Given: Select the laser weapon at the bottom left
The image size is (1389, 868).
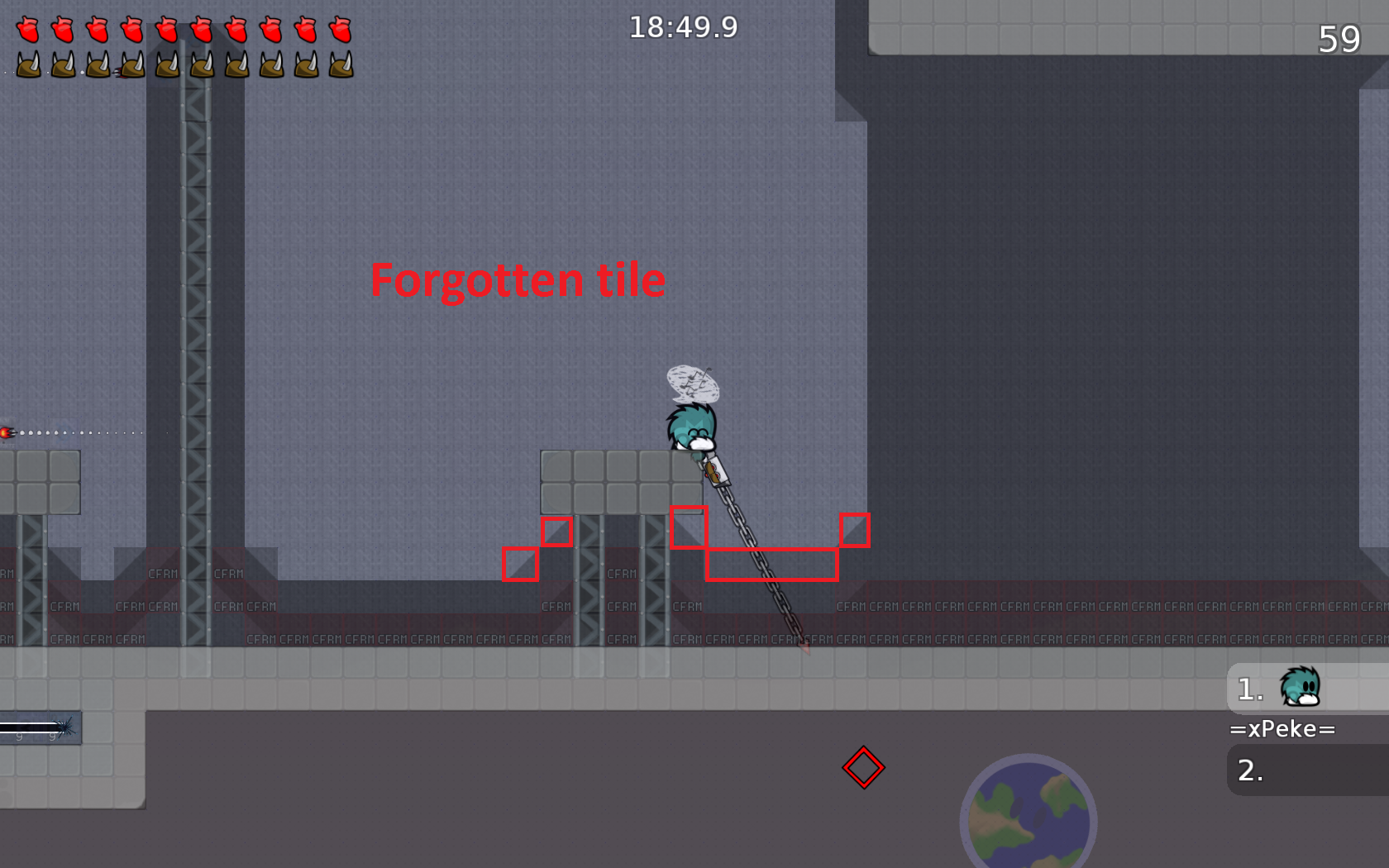Looking at the screenshot, I should (x=37, y=726).
